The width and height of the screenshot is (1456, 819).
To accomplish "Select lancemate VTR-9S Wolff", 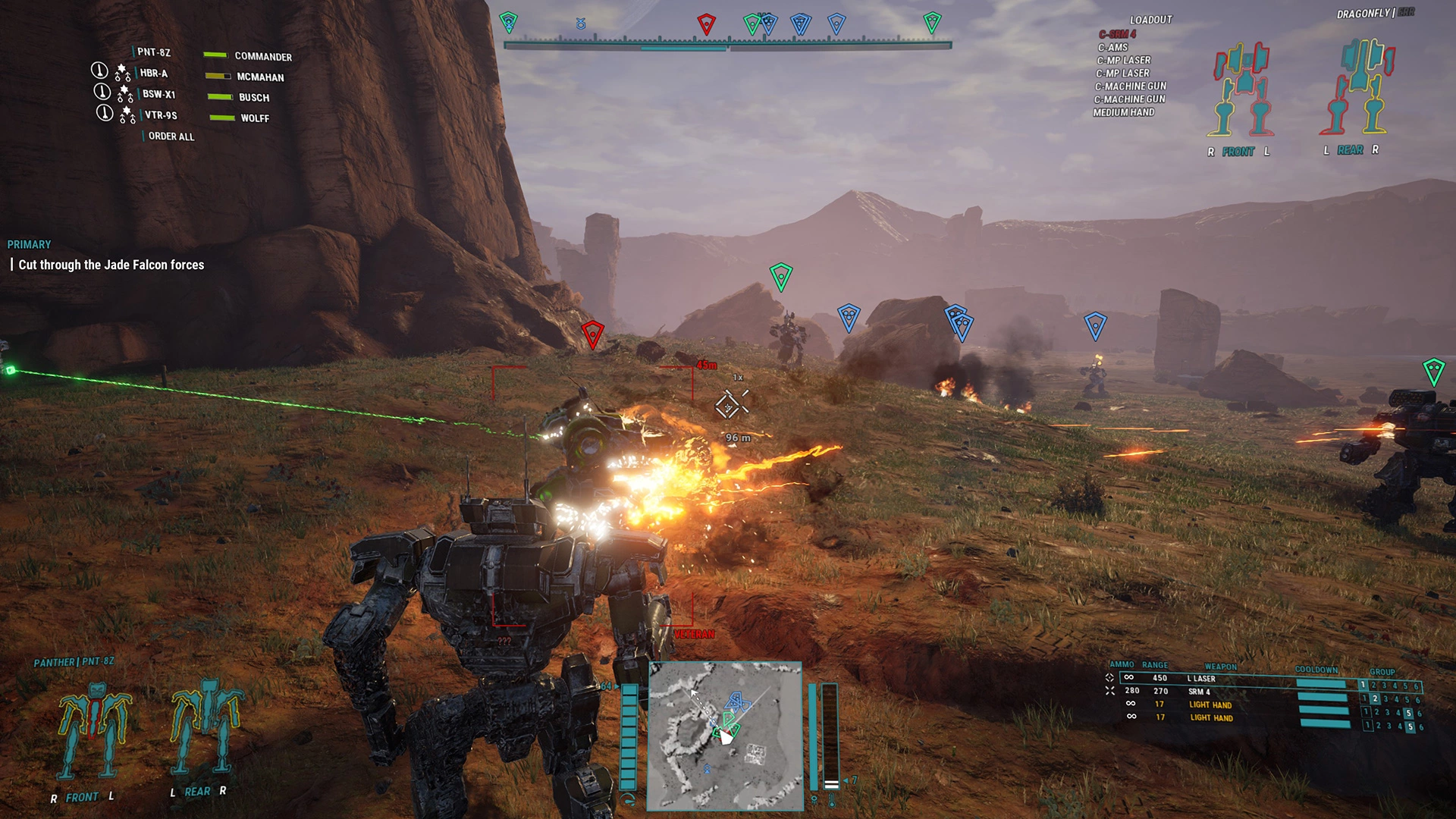I will click(161, 115).
